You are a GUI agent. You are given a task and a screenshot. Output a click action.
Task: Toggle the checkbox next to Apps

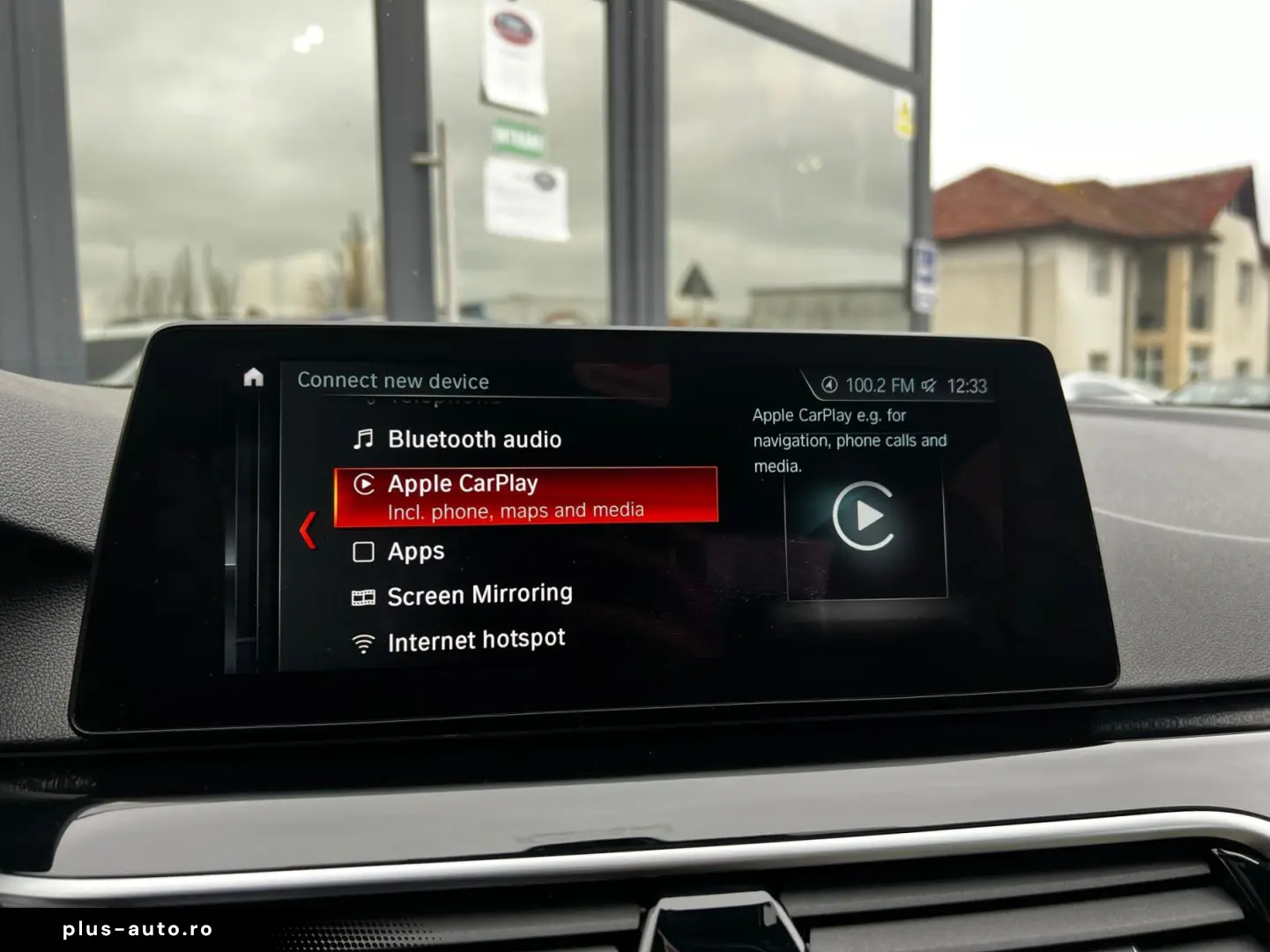363,550
